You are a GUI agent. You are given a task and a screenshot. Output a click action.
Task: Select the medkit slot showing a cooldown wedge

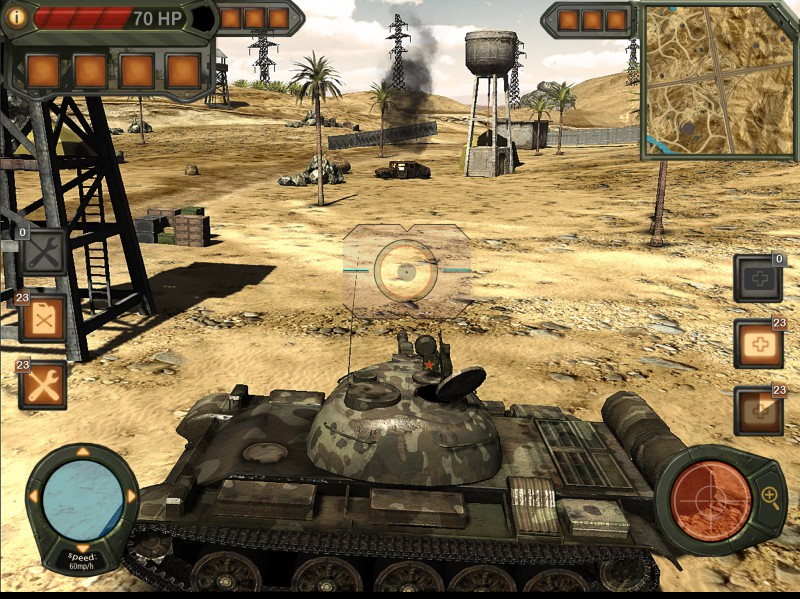tap(758, 410)
